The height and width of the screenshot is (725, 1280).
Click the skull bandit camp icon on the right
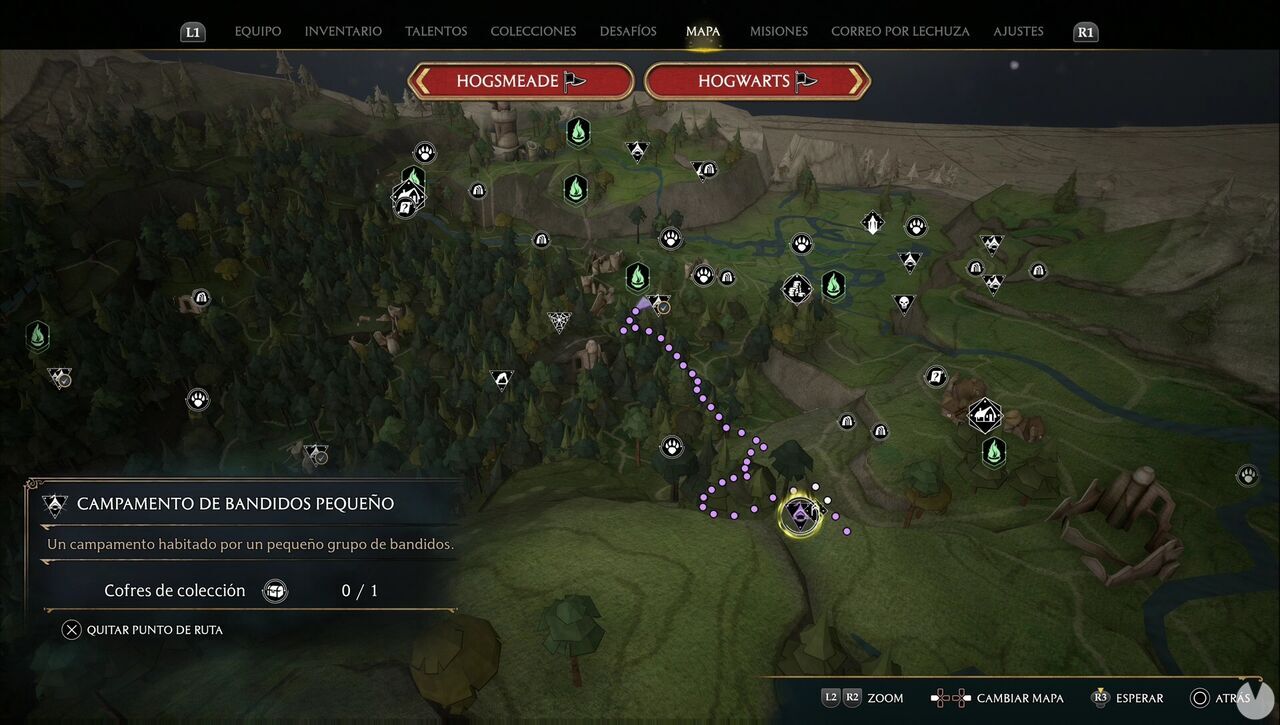tap(904, 302)
